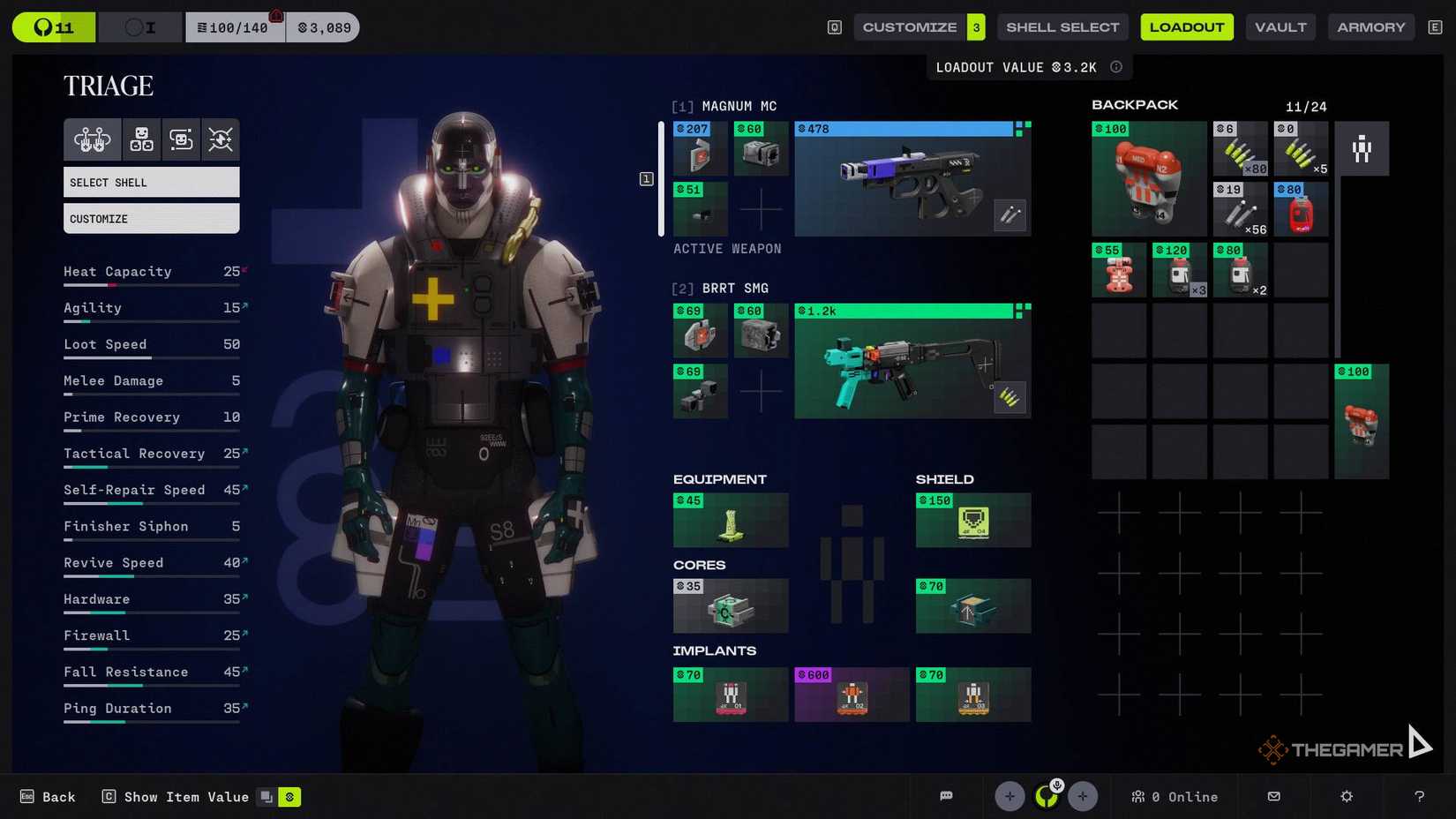Click the robot path shell icon
Image resolution: width=1456 pixels, height=819 pixels.
(181, 139)
